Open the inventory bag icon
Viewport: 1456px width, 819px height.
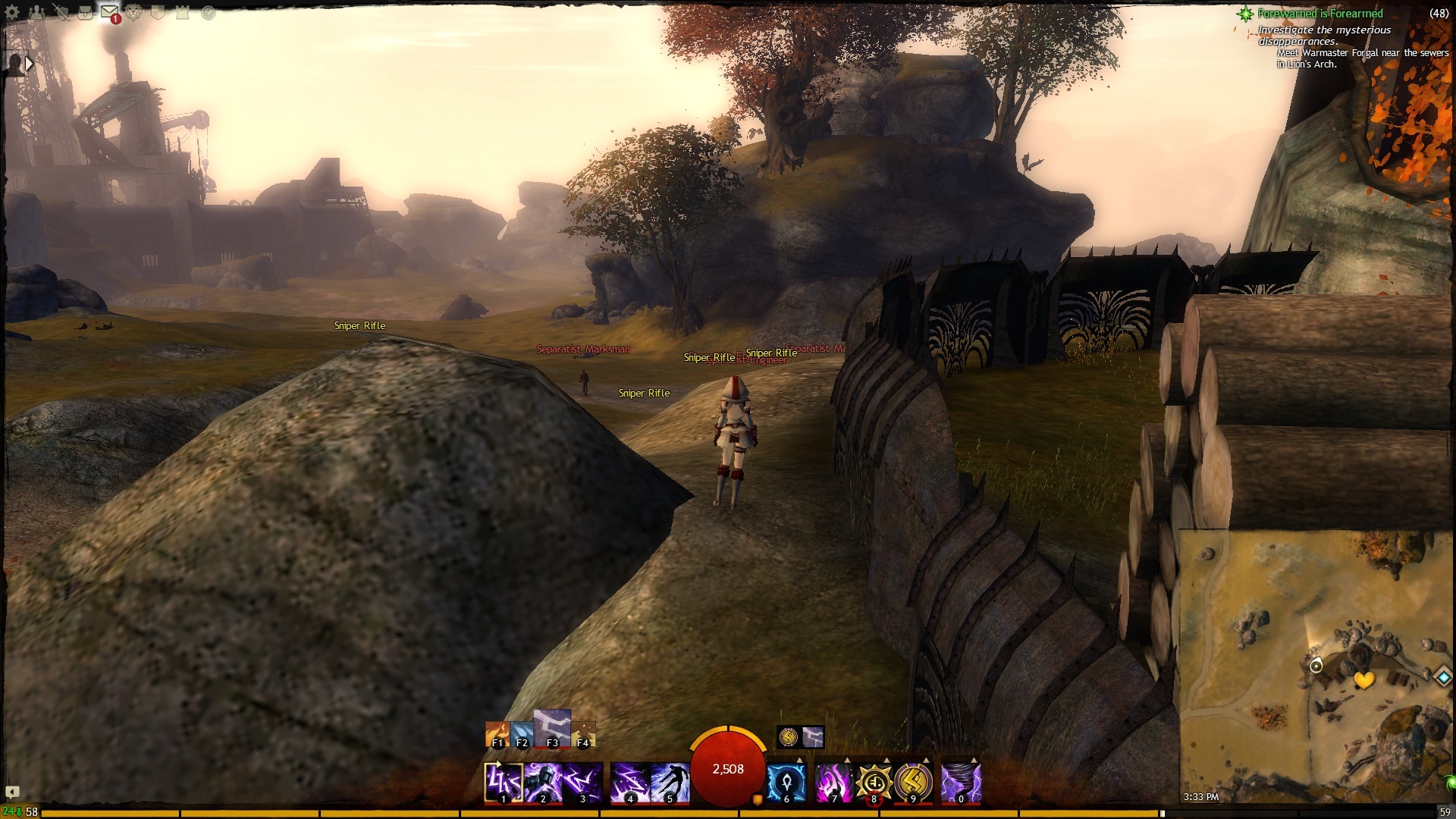(x=85, y=13)
